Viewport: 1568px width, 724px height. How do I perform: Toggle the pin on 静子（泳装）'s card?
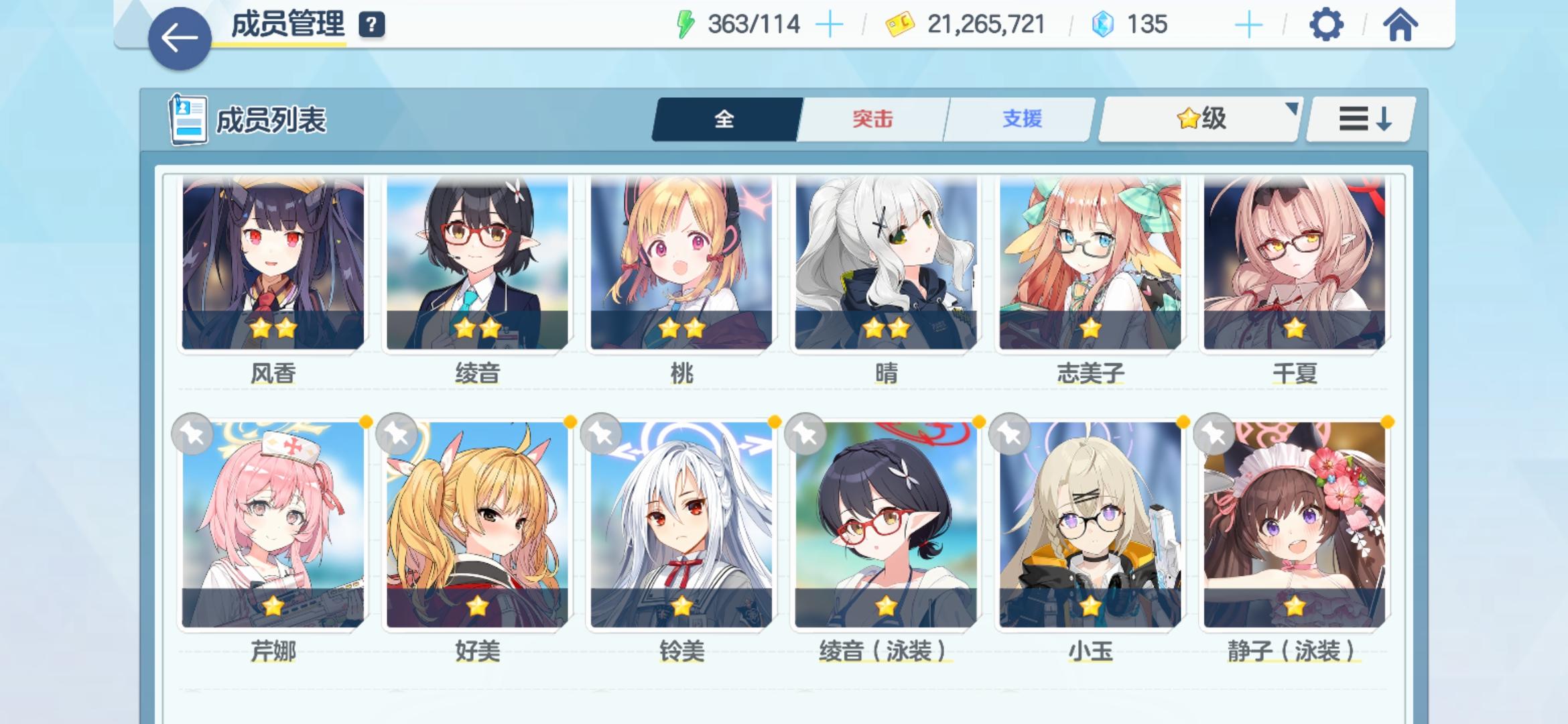tap(1215, 434)
